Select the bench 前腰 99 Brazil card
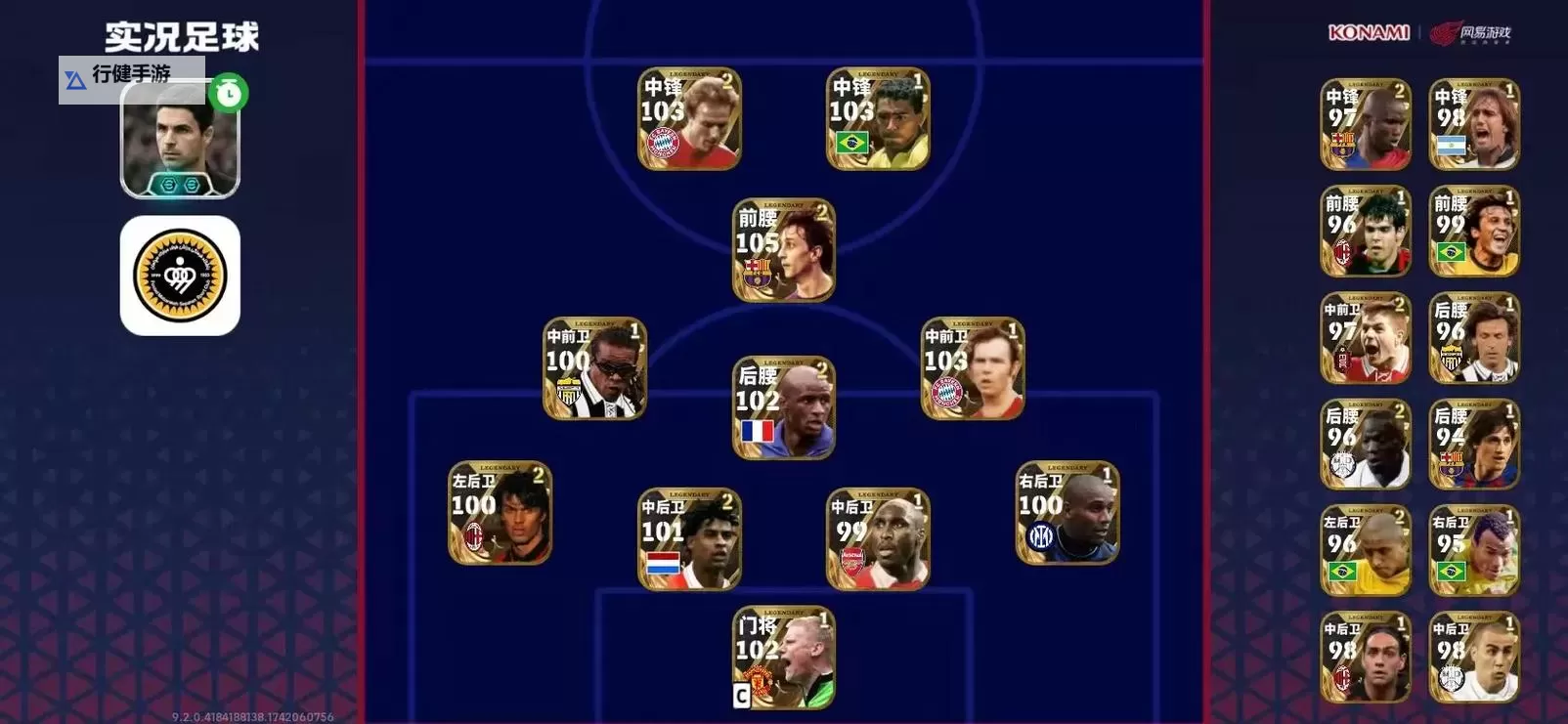The height and width of the screenshot is (724, 1568). (1474, 230)
